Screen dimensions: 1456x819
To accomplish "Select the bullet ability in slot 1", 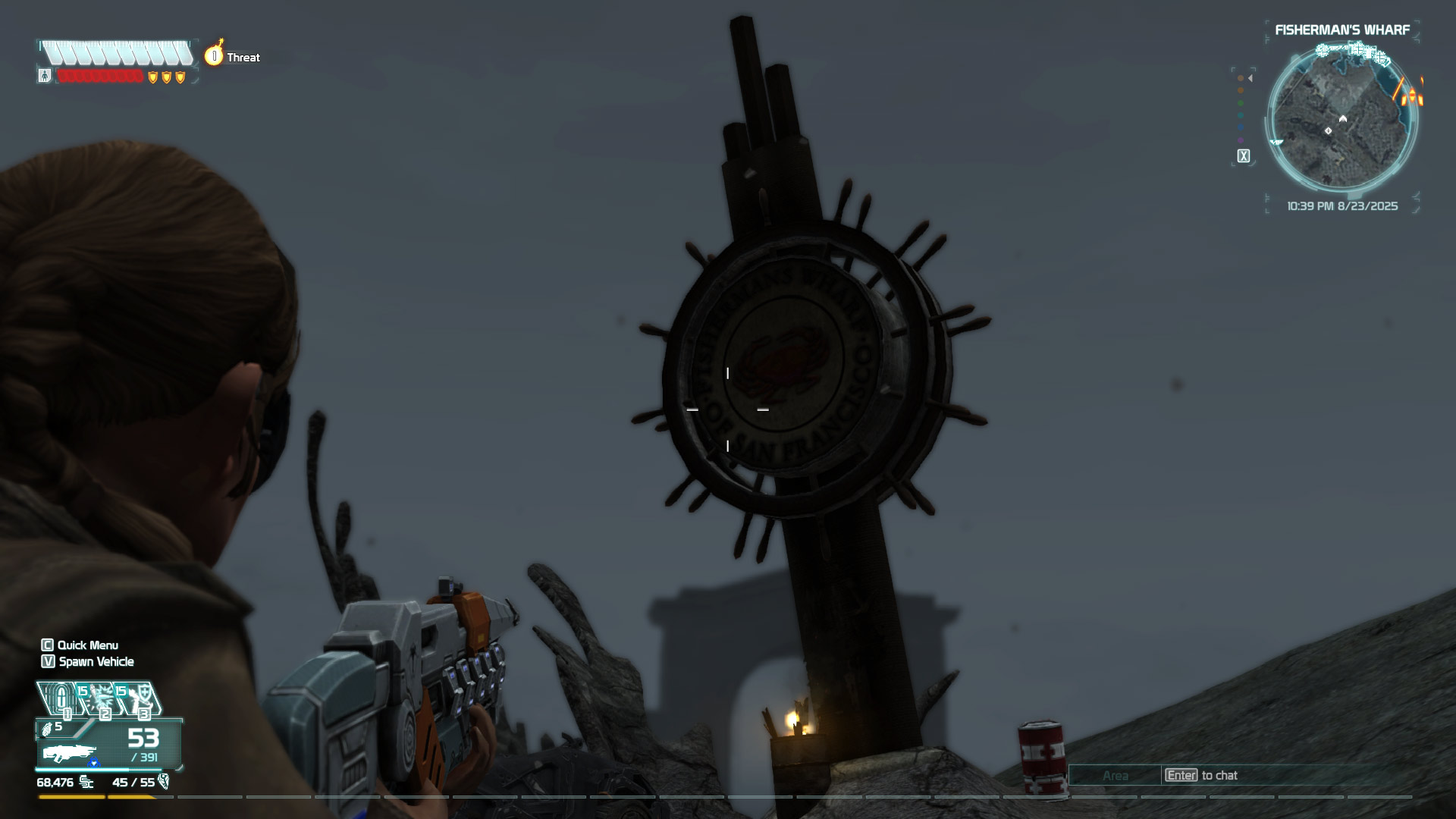I will tap(61, 698).
